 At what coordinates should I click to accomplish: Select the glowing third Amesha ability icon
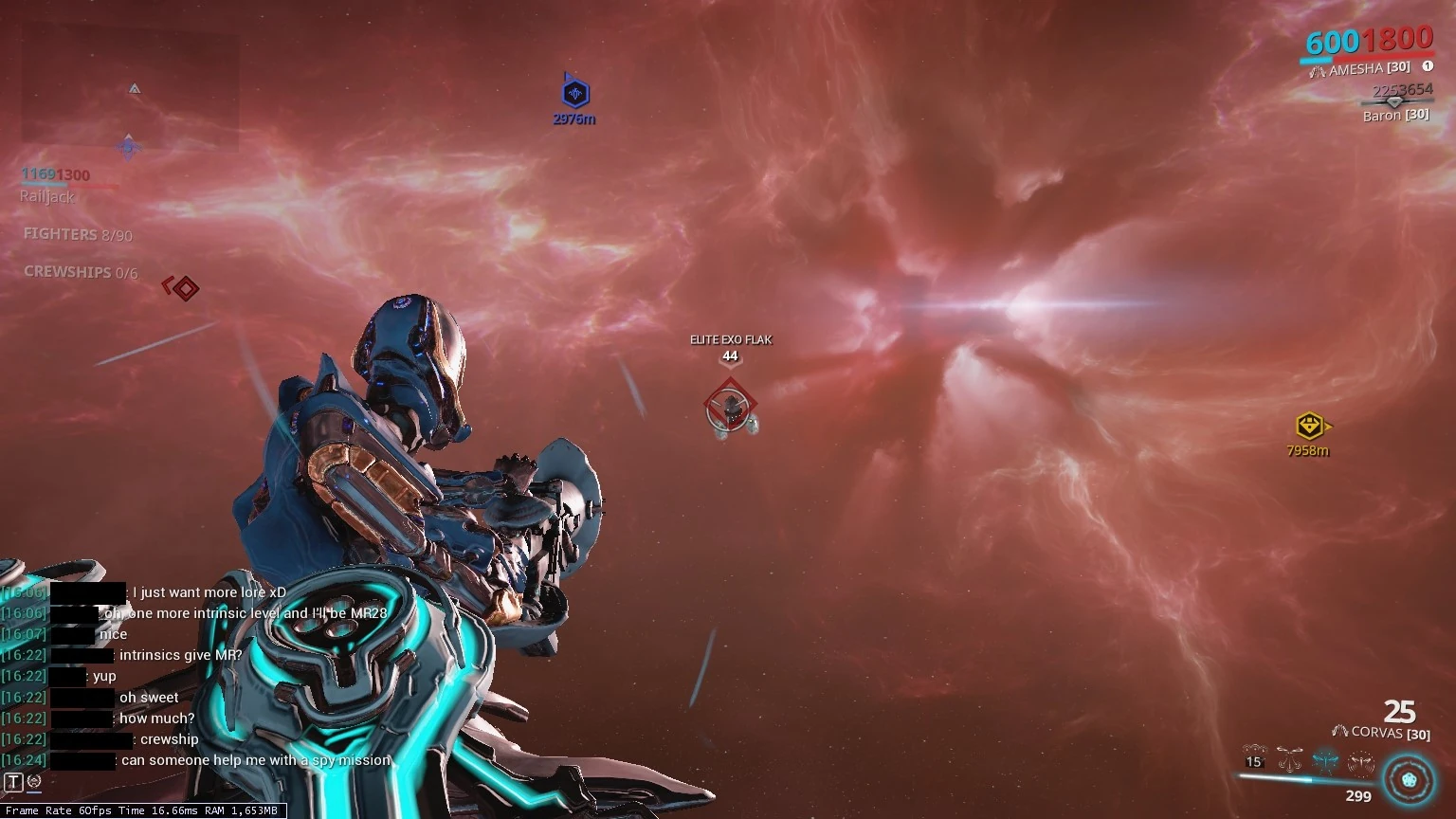click(x=1324, y=758)
